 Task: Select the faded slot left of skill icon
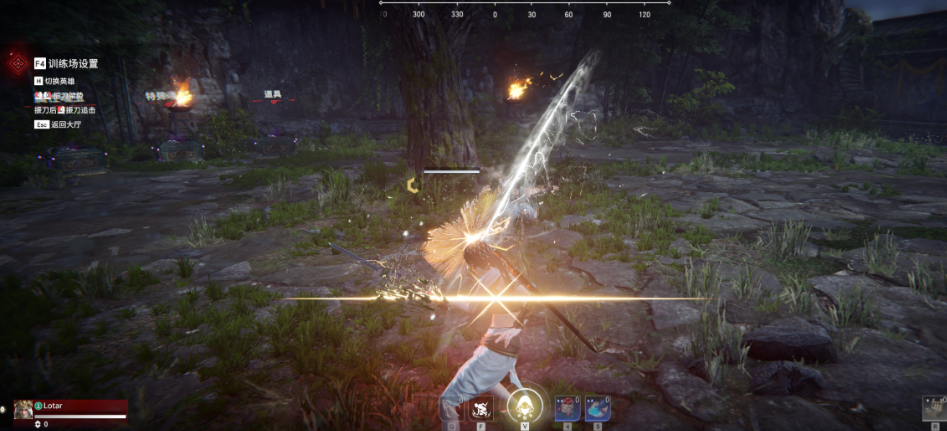(x=452, y=408)
